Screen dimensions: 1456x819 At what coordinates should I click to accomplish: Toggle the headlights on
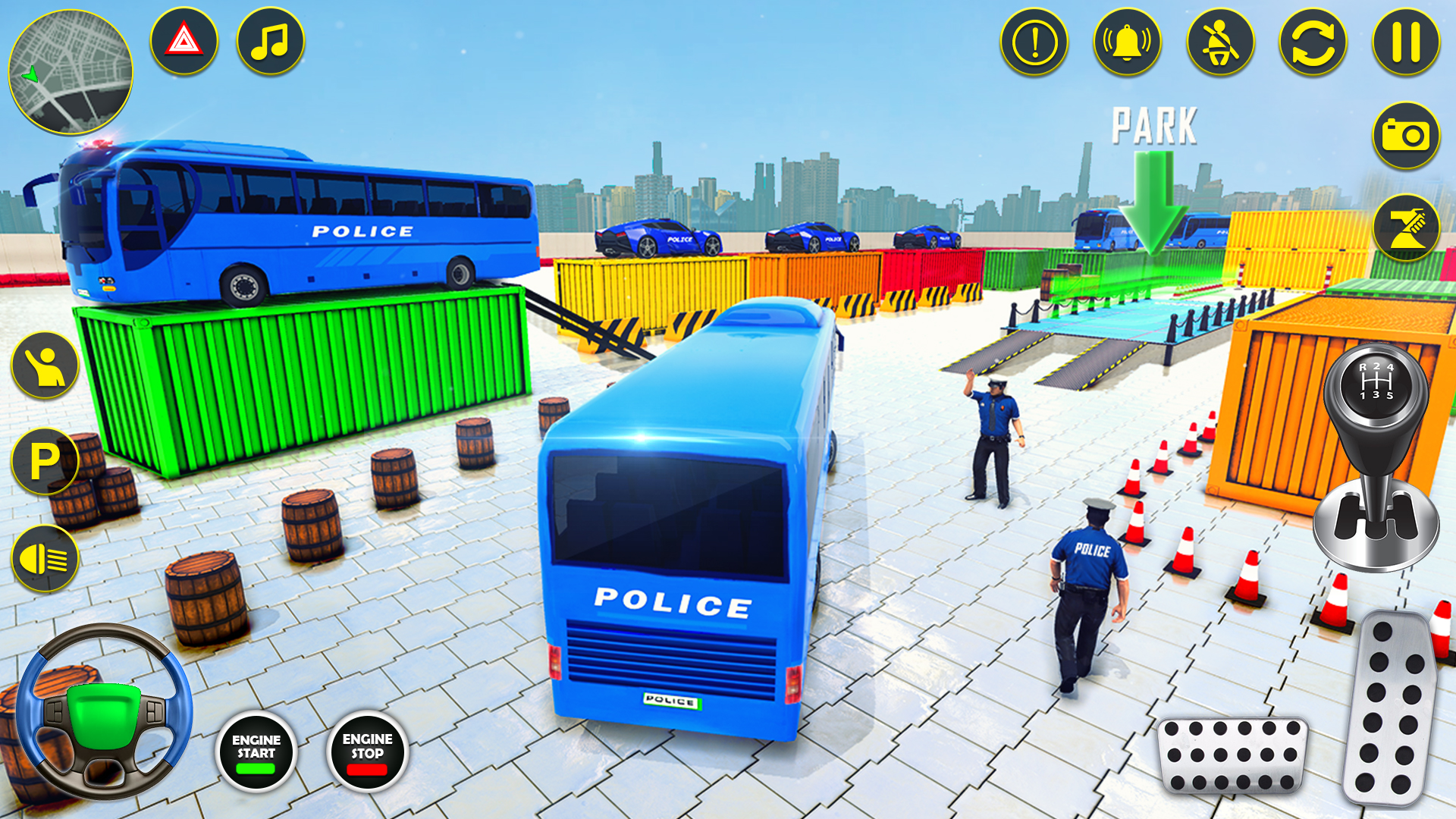43,556
